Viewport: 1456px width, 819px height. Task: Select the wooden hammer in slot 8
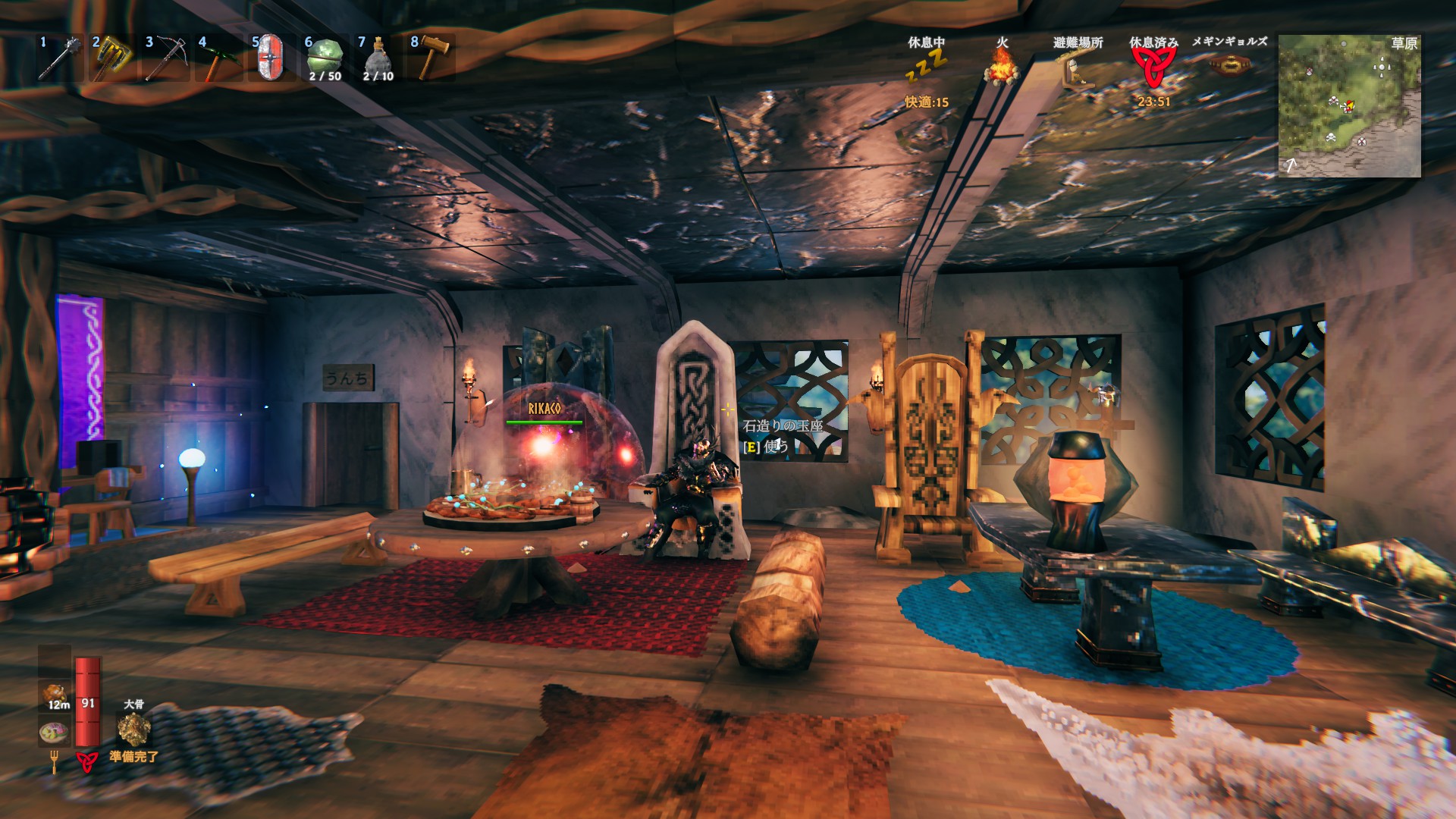431,58
